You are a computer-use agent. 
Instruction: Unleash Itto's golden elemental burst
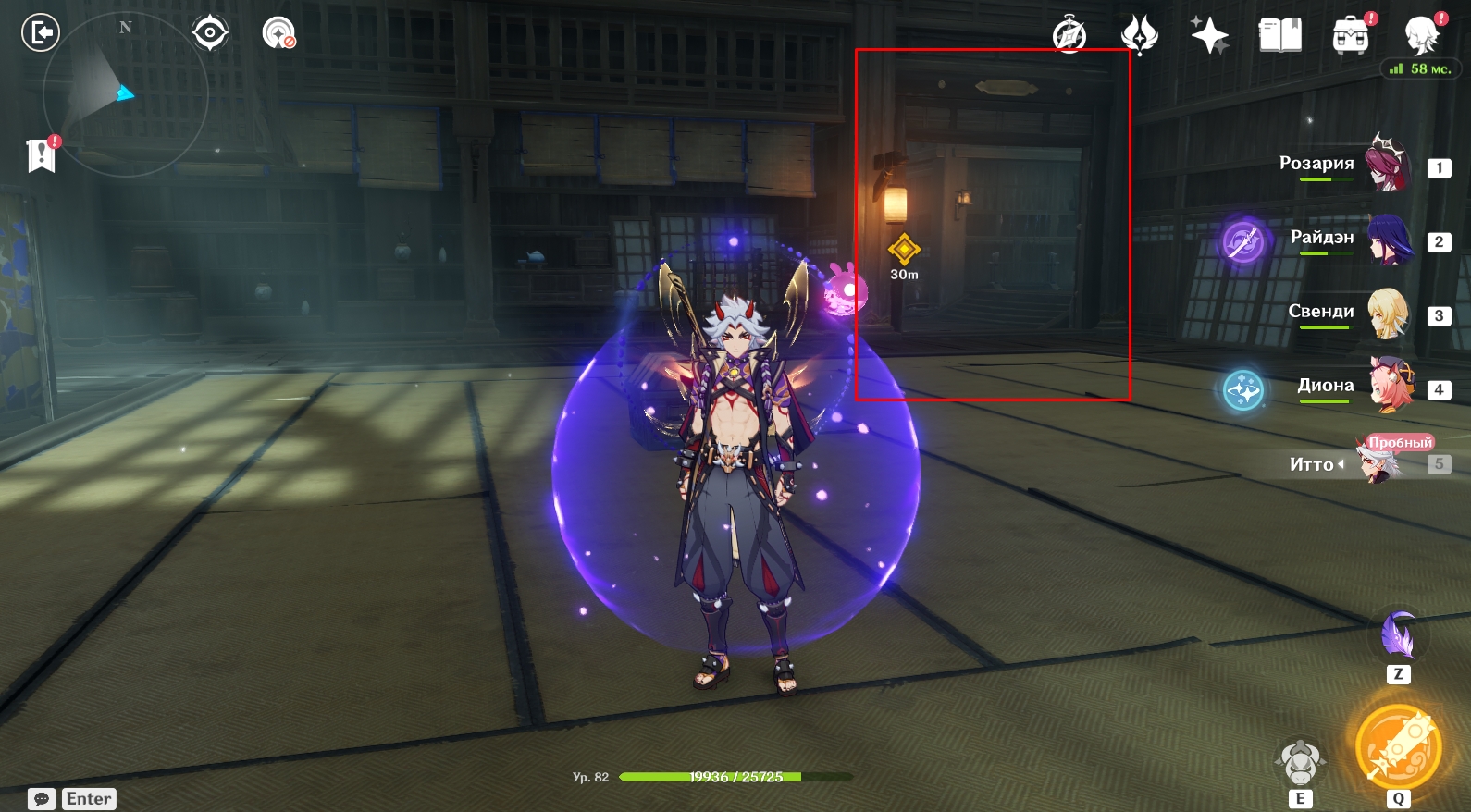click(x=1398, y=748)
